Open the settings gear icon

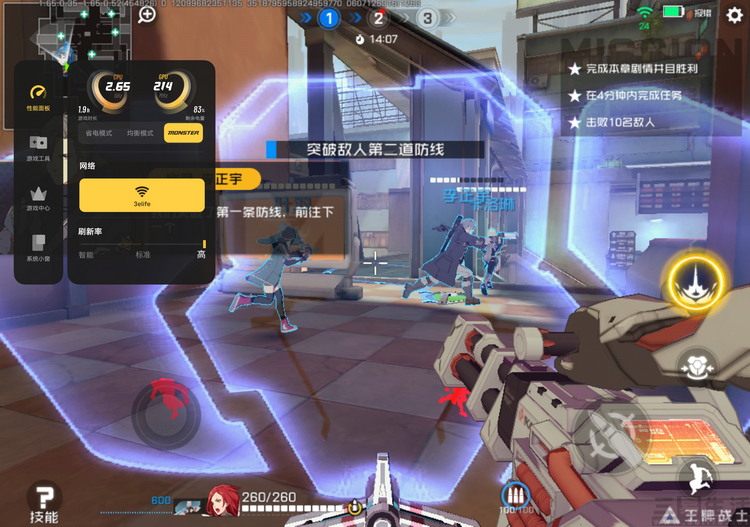pyautogui.click(x=735, y=13)
